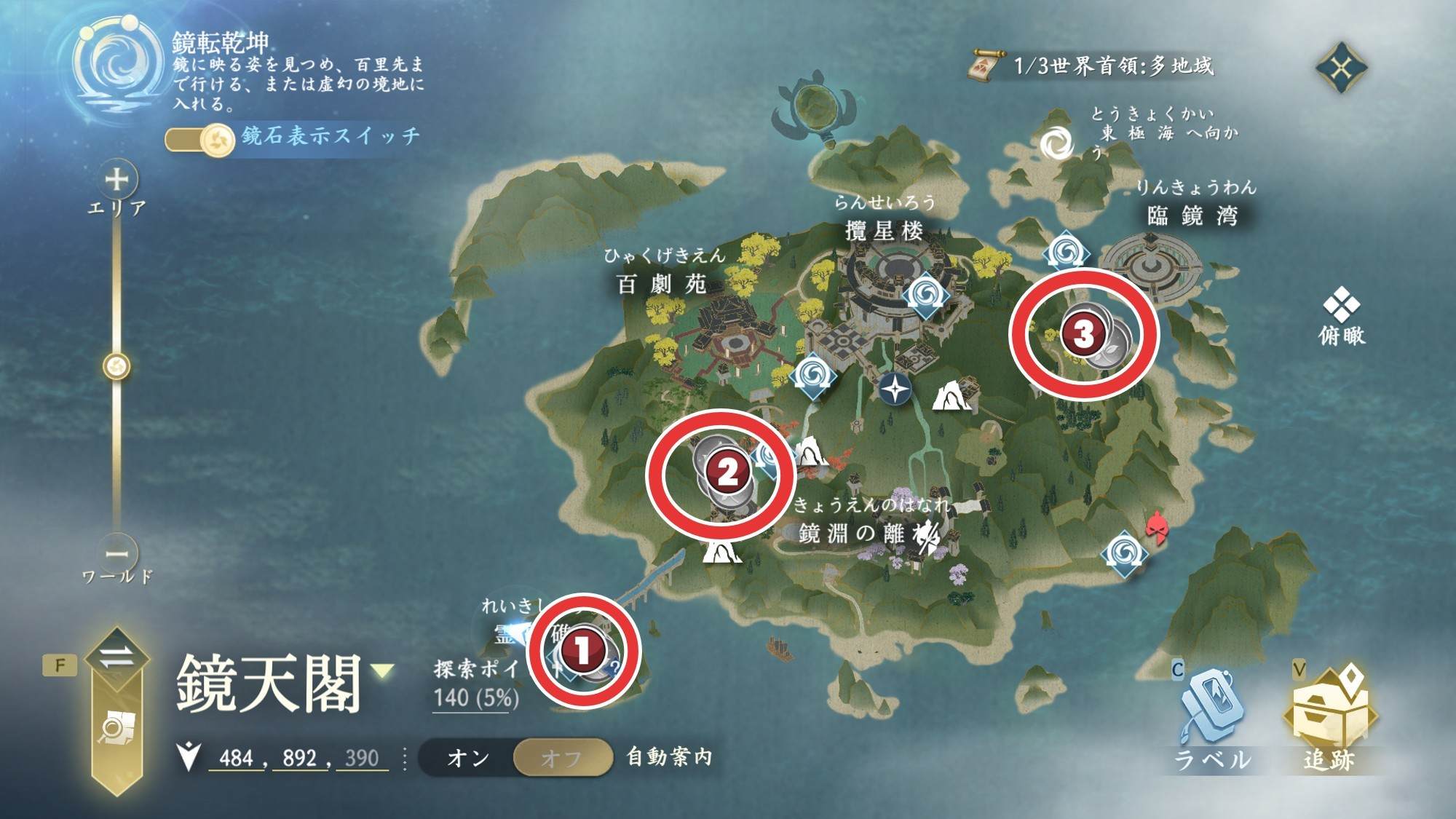
Task: Switch auto-guide to オン
Action: 467,758
